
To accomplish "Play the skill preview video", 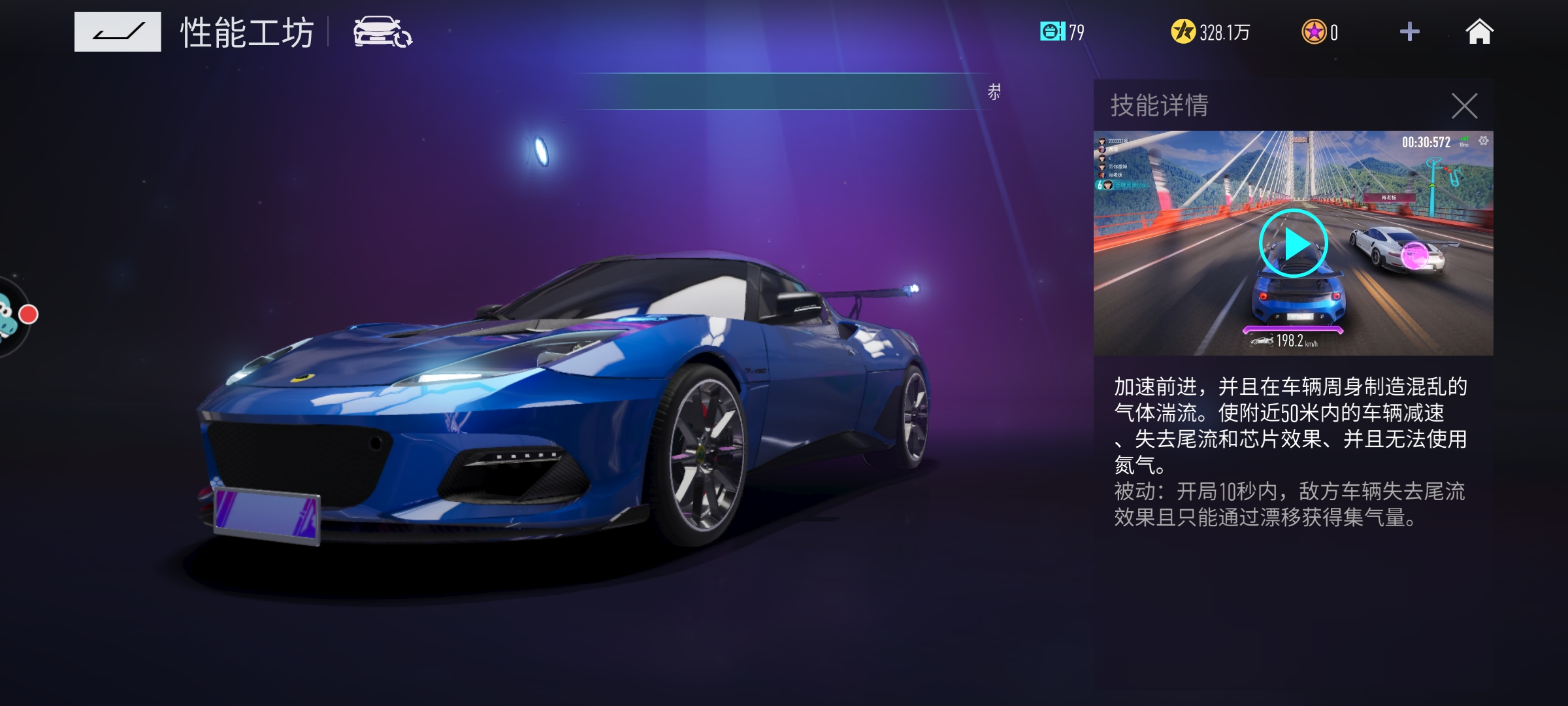I will point(1293,244).
